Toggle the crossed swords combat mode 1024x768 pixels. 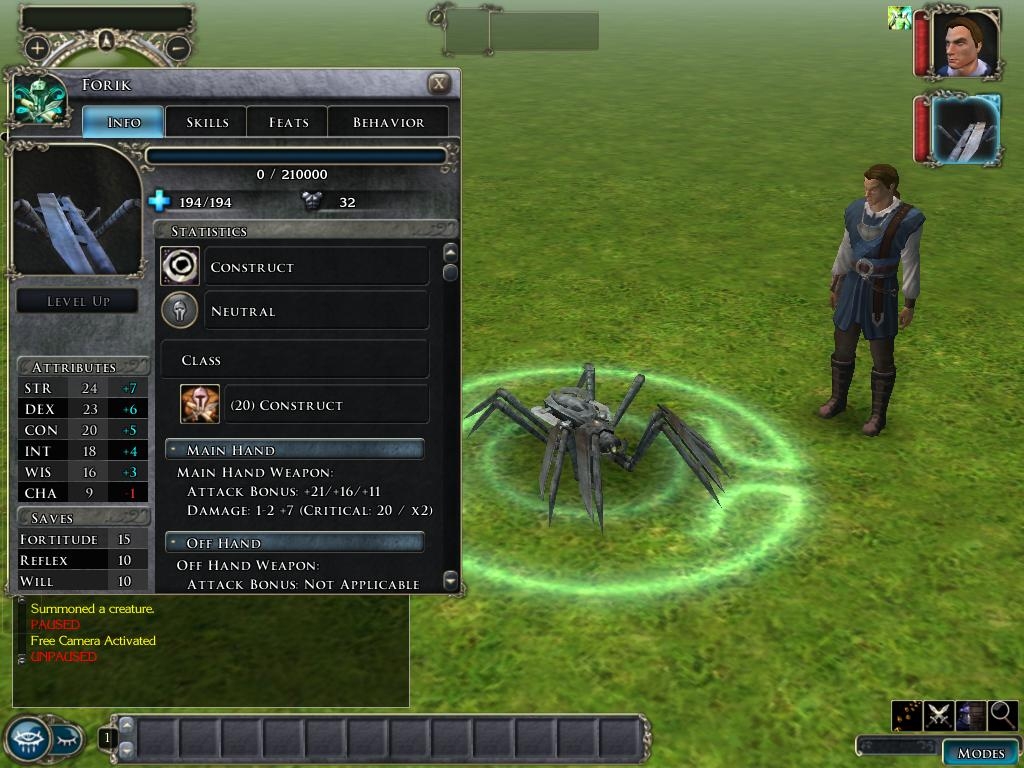(938, 714)
